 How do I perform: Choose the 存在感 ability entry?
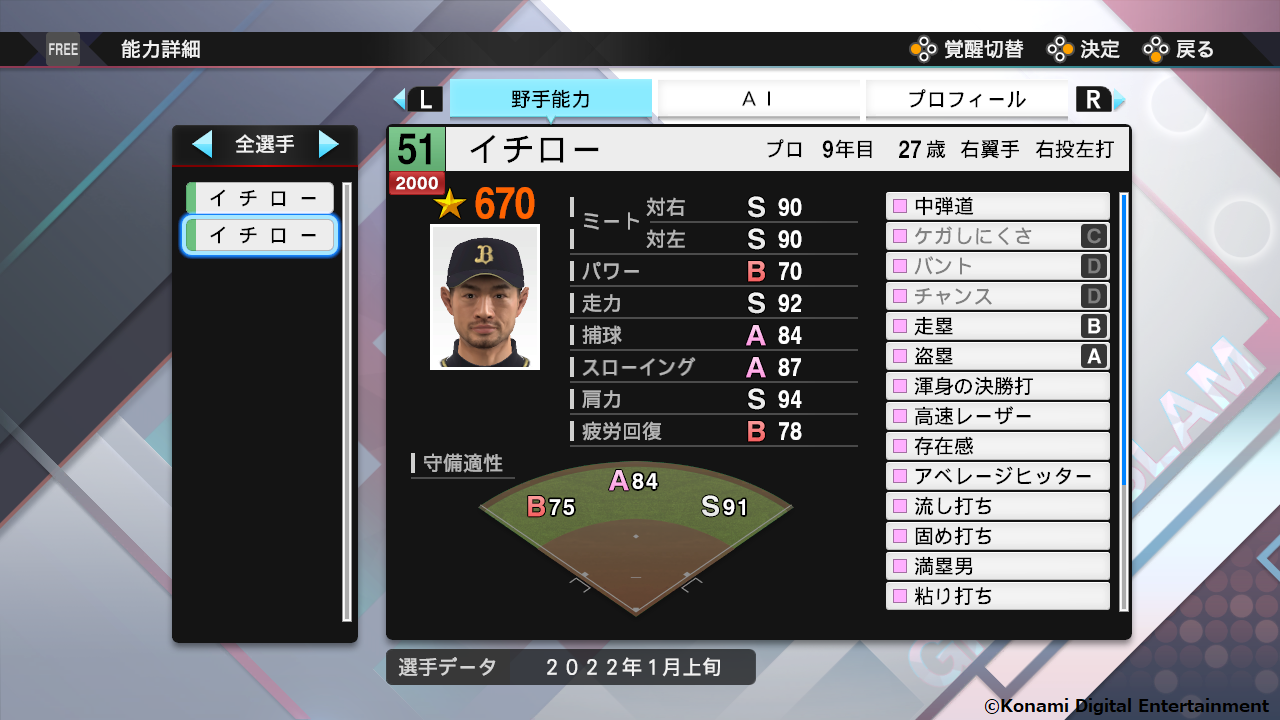tap(997, 446)
